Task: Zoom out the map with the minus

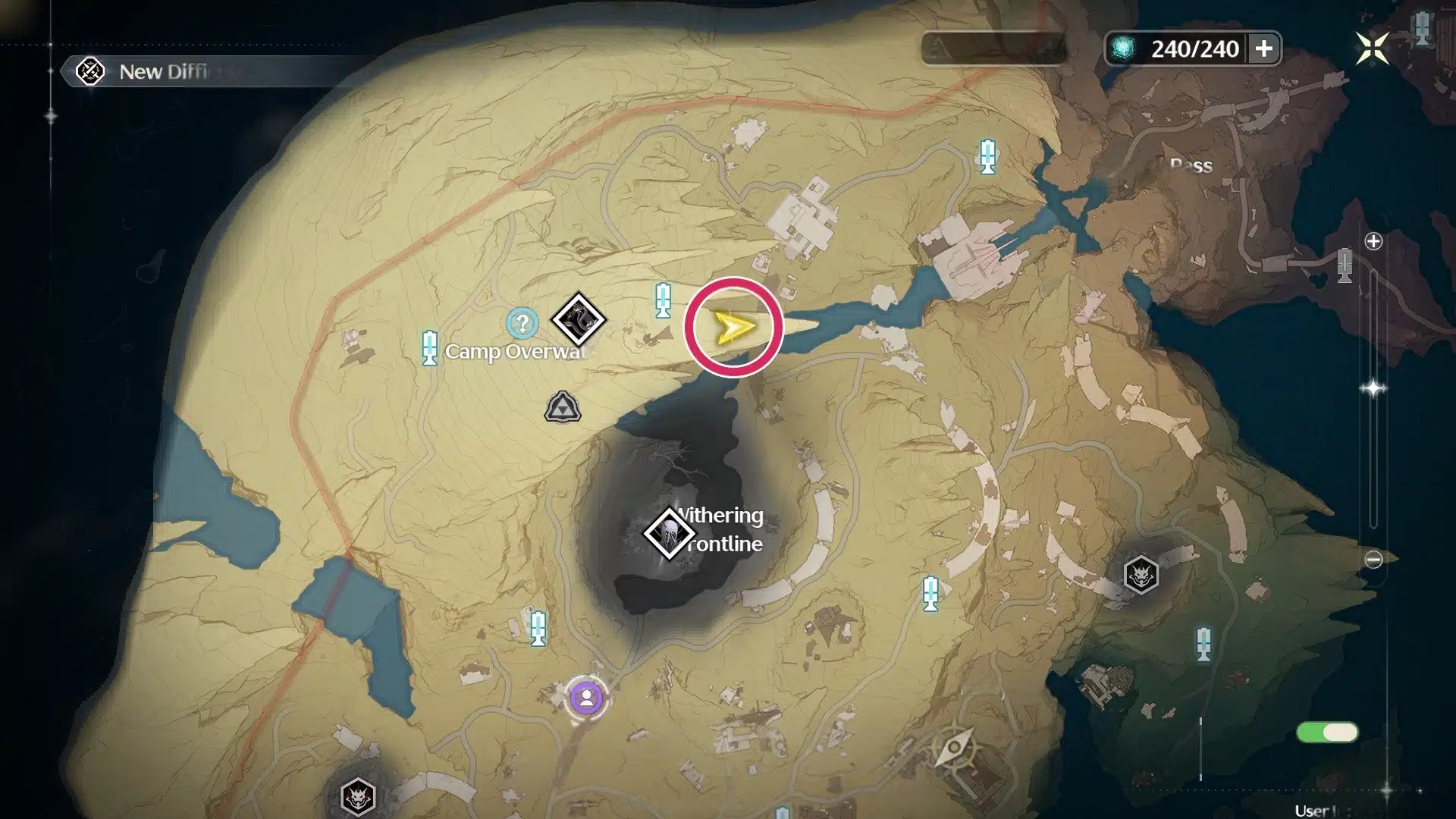Action: click(1373, 560)
